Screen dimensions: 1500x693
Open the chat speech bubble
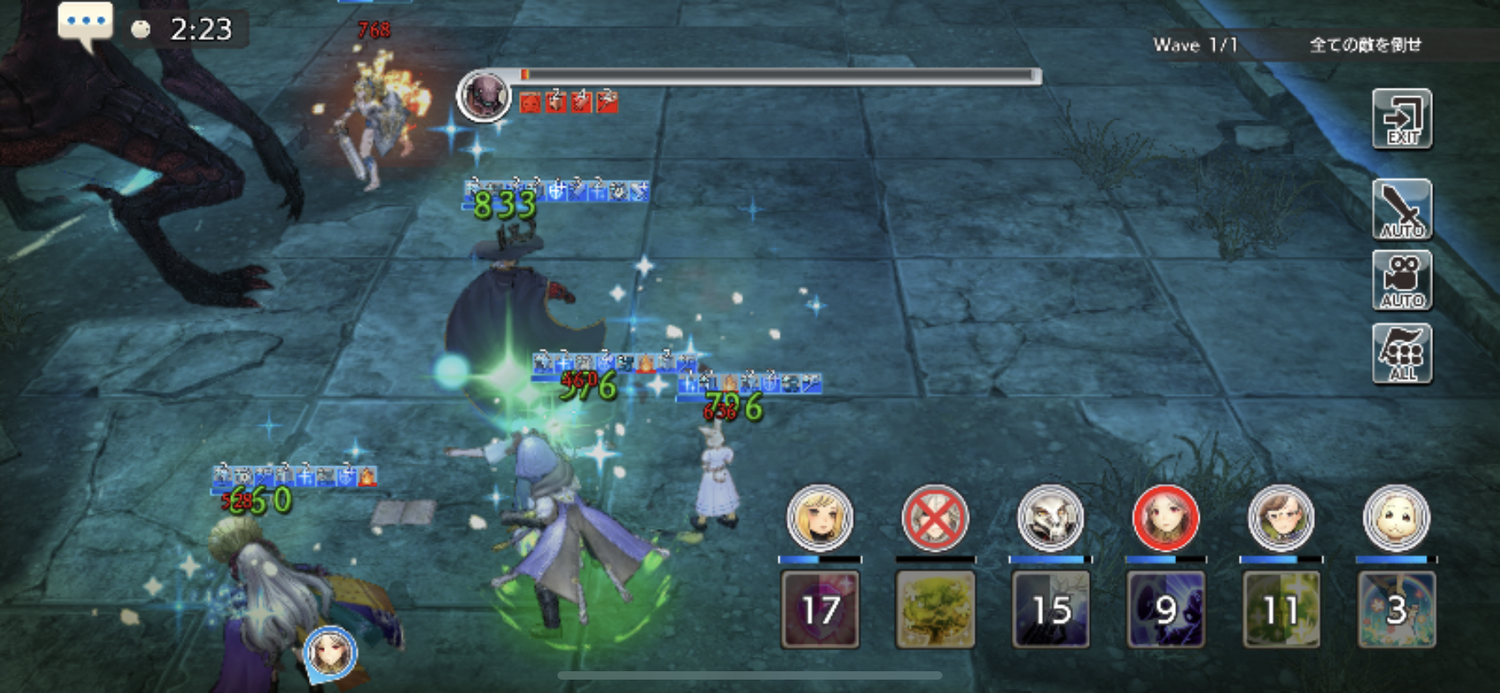point(85,26)
